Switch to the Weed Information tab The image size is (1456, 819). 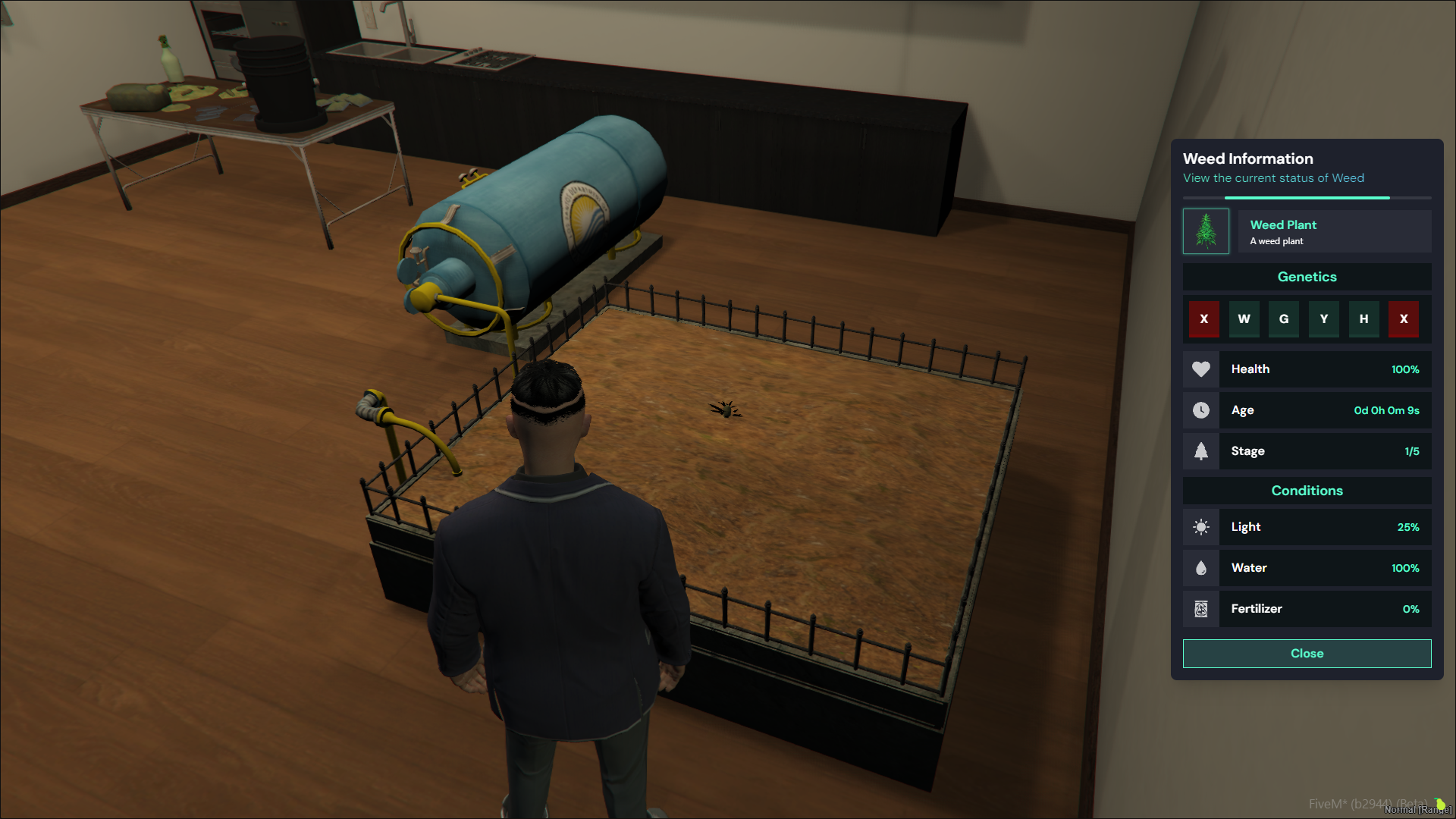[1248, 158]
